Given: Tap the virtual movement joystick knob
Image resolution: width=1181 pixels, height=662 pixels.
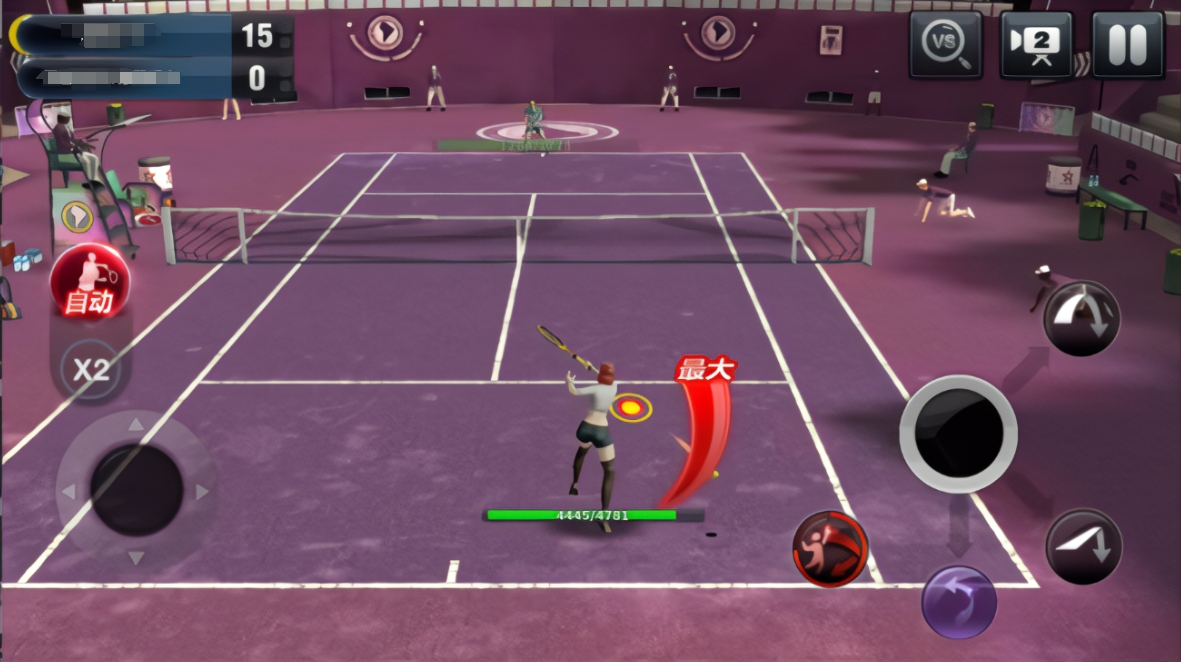Looking at the screenshot, I should coord(136,490).
